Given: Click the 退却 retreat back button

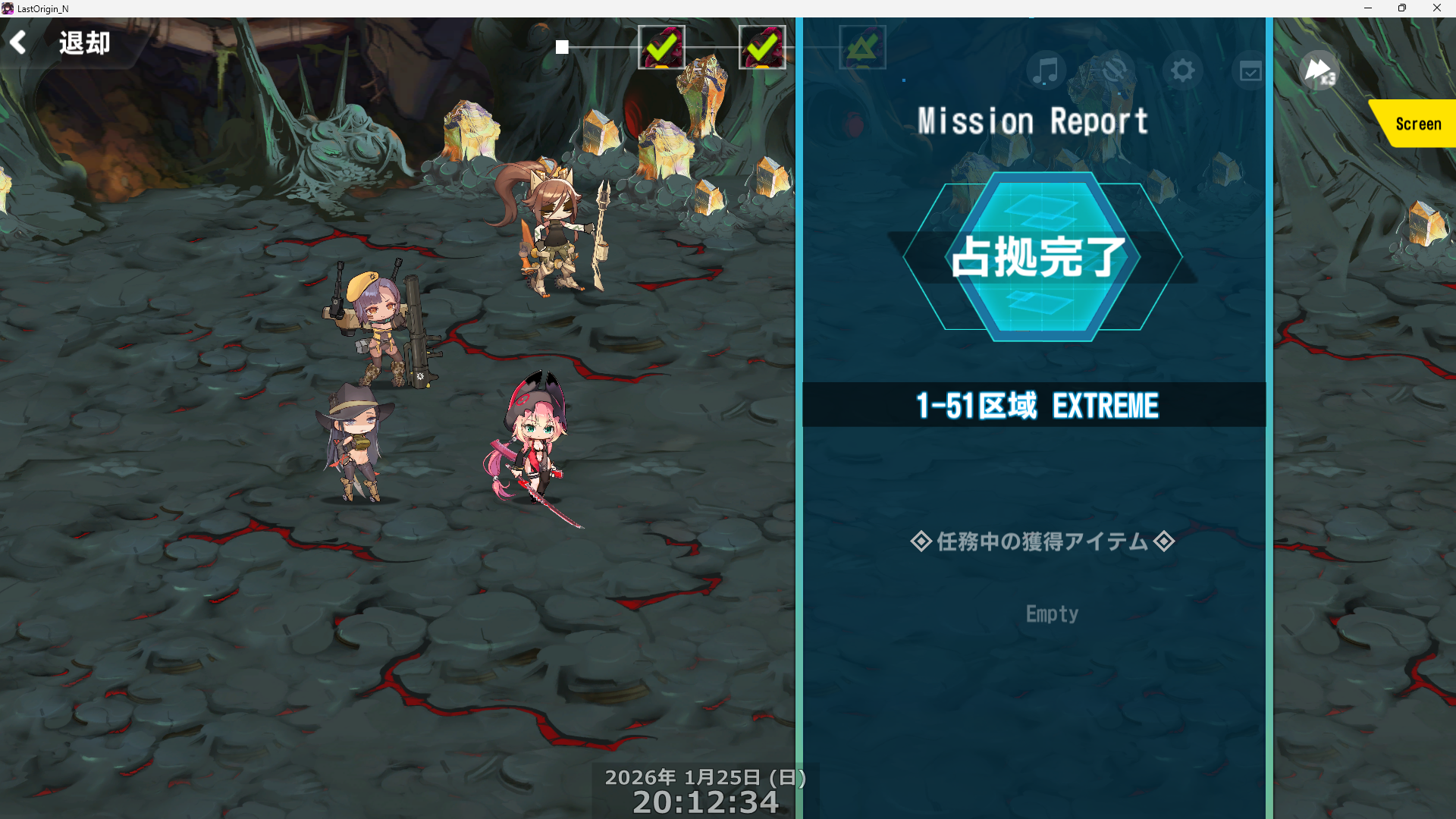Looking at the screenshot, I should (x=62, y=42).
